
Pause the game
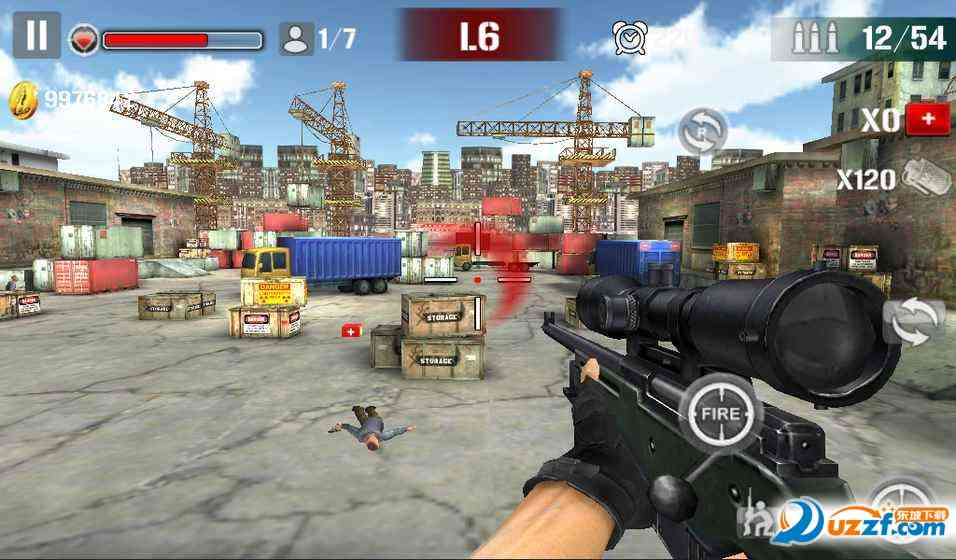36,35
